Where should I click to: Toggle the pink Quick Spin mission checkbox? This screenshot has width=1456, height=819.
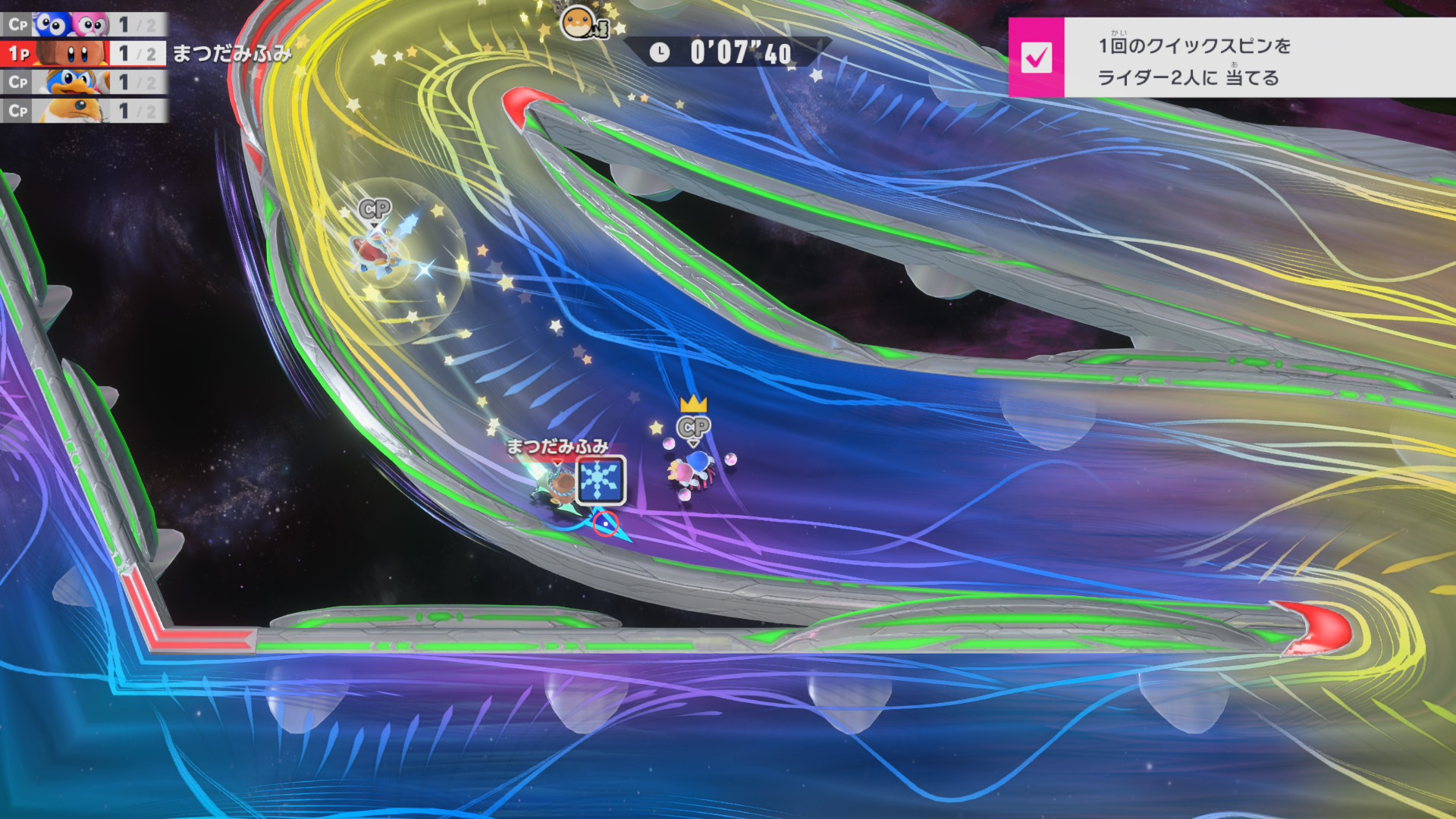(1036, 58)
